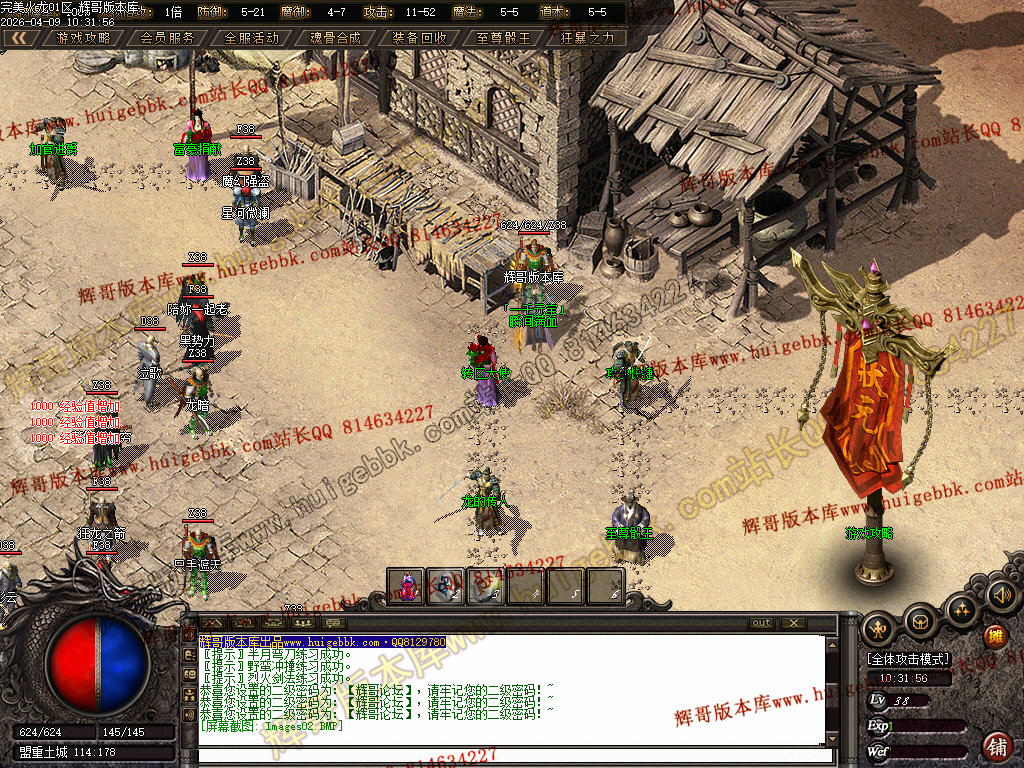Open the red 铺 shop button
1024x768 pixels.
click(x=996, y=745)
